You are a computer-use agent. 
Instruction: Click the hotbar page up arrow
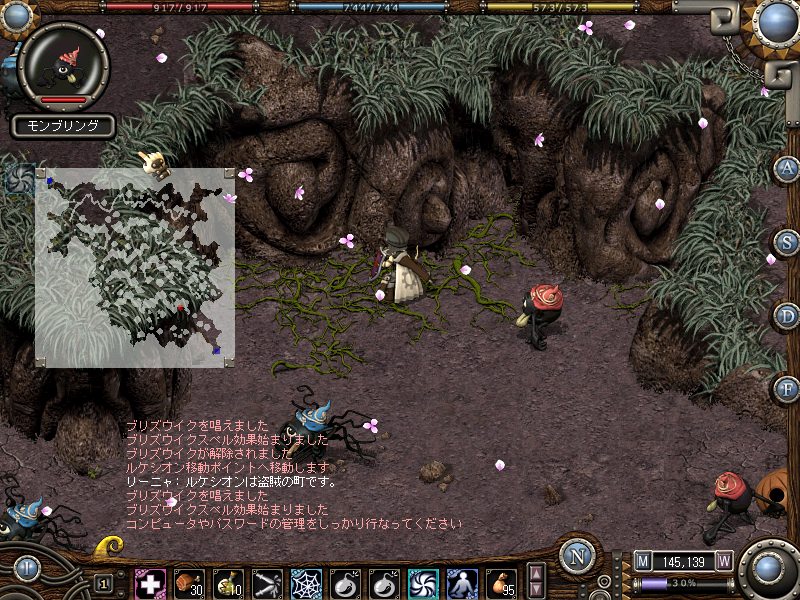(x=536, y=574)
